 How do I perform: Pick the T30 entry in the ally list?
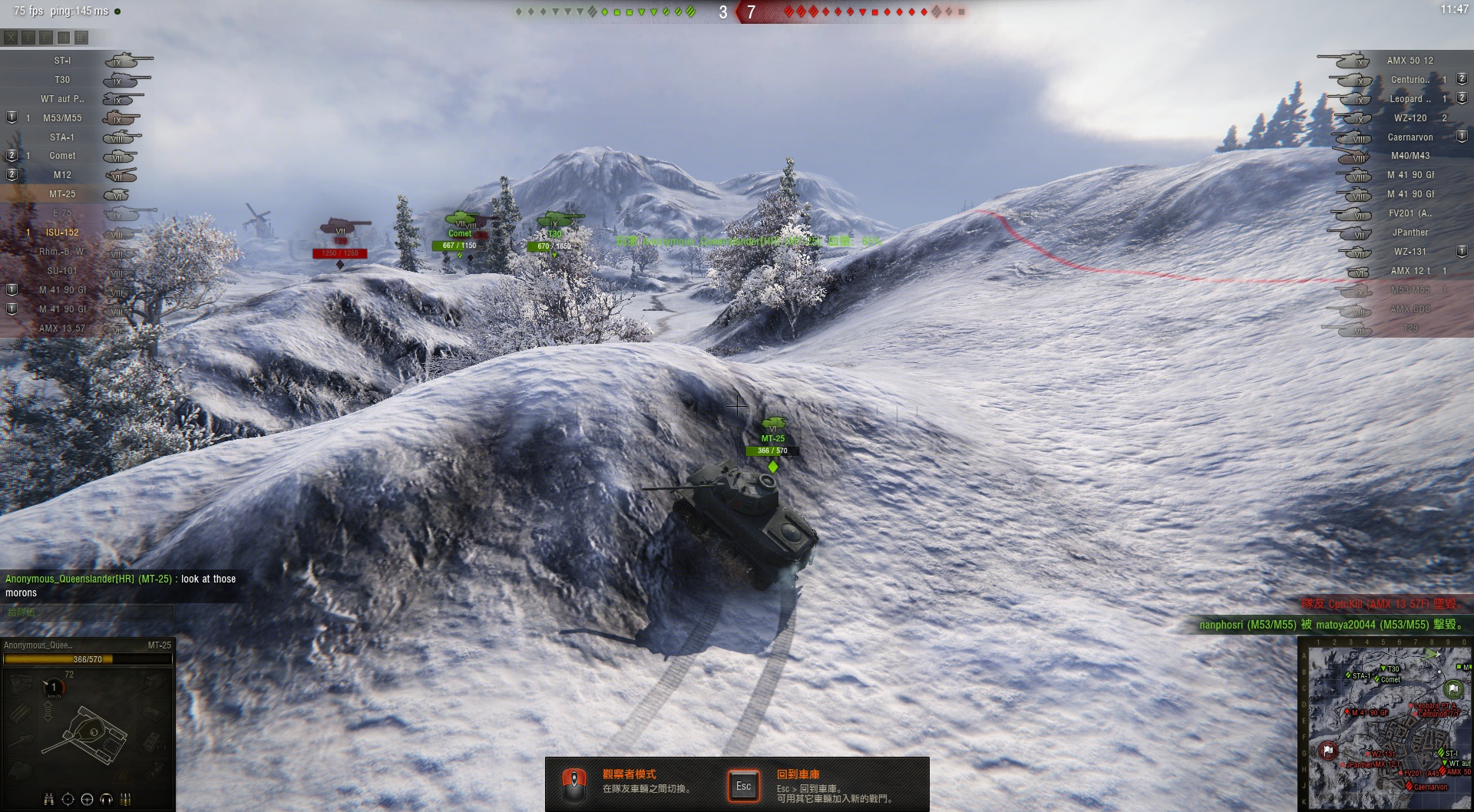pos(62,80)
